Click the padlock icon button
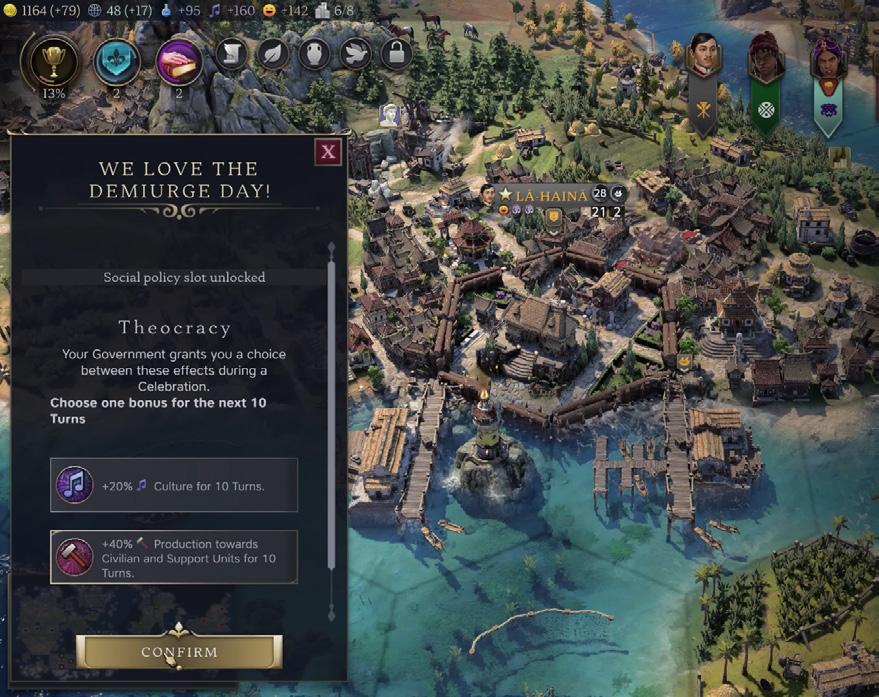This screenshot has height=697, width=879. click(396, 53)
